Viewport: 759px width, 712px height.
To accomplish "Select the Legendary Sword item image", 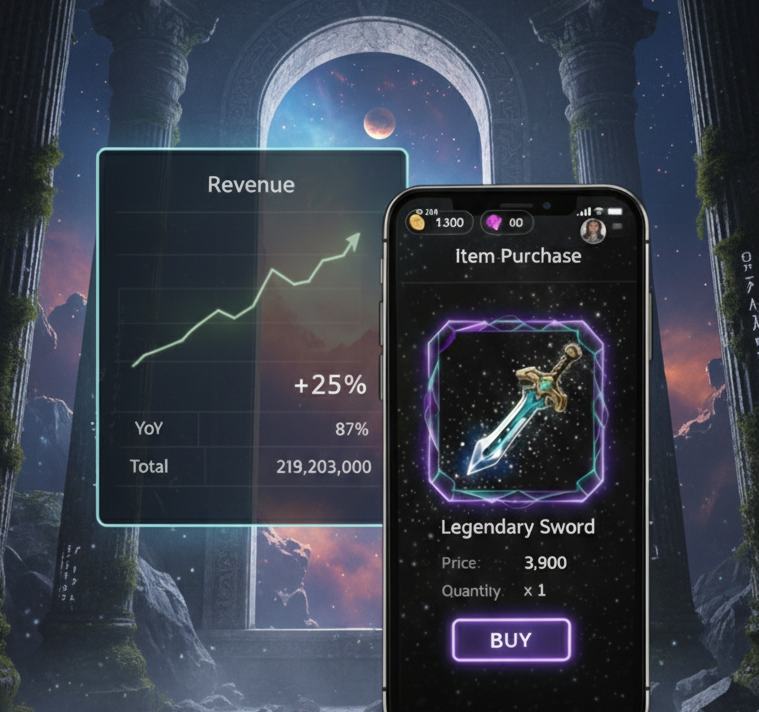I will [x=515, y=408].
